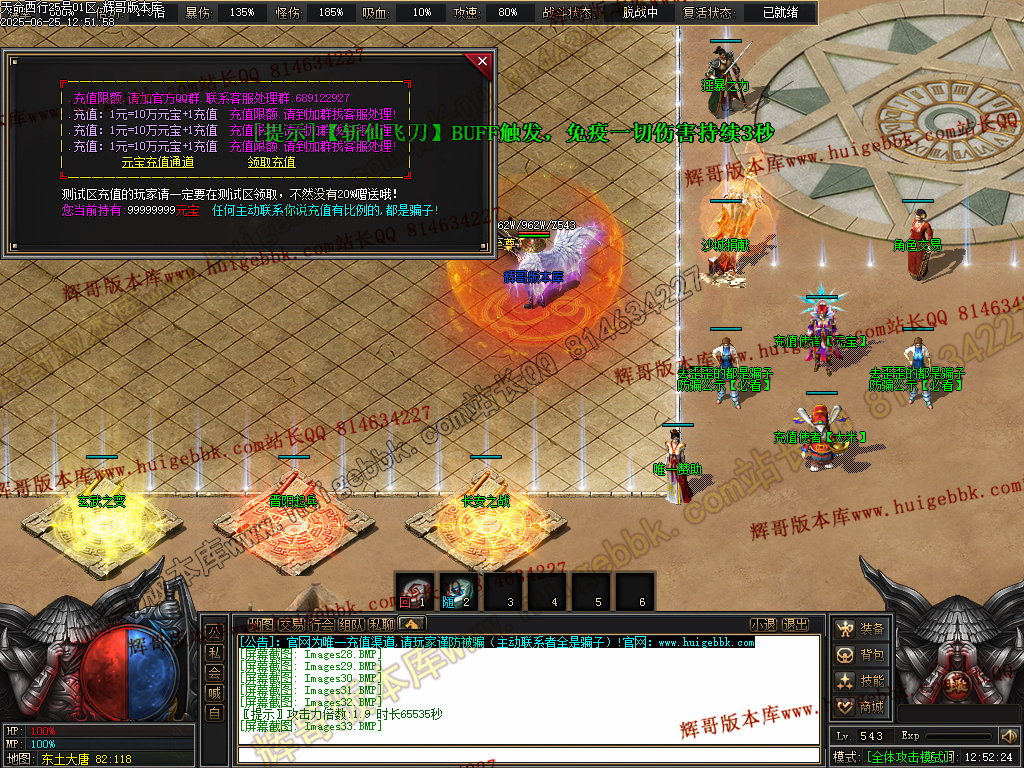Open the 技能 skills panel
This screenshot has width=1024, height=768.
861,681
